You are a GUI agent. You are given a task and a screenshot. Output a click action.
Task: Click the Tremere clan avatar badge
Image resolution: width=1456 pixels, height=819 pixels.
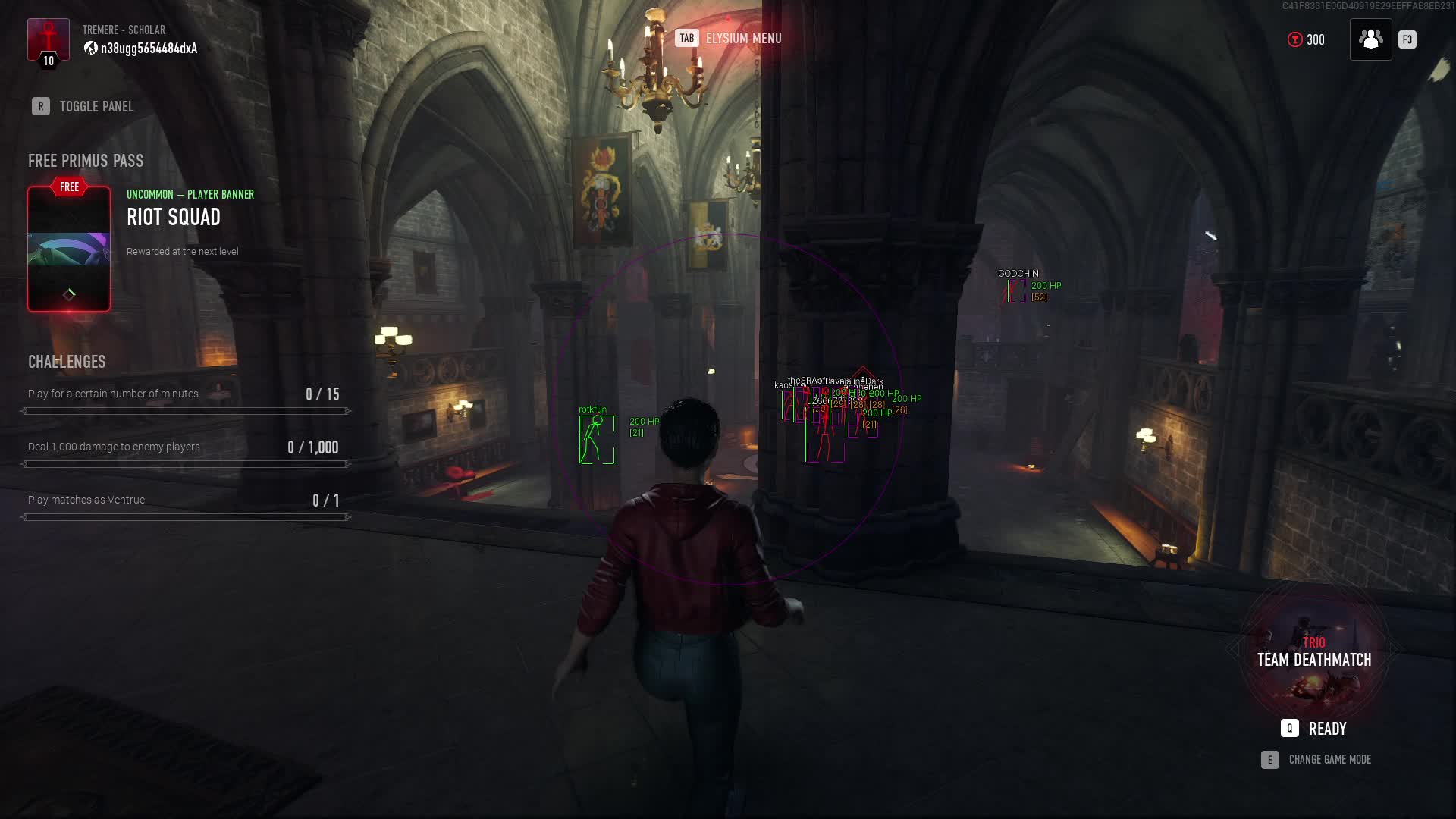[49, 42]
